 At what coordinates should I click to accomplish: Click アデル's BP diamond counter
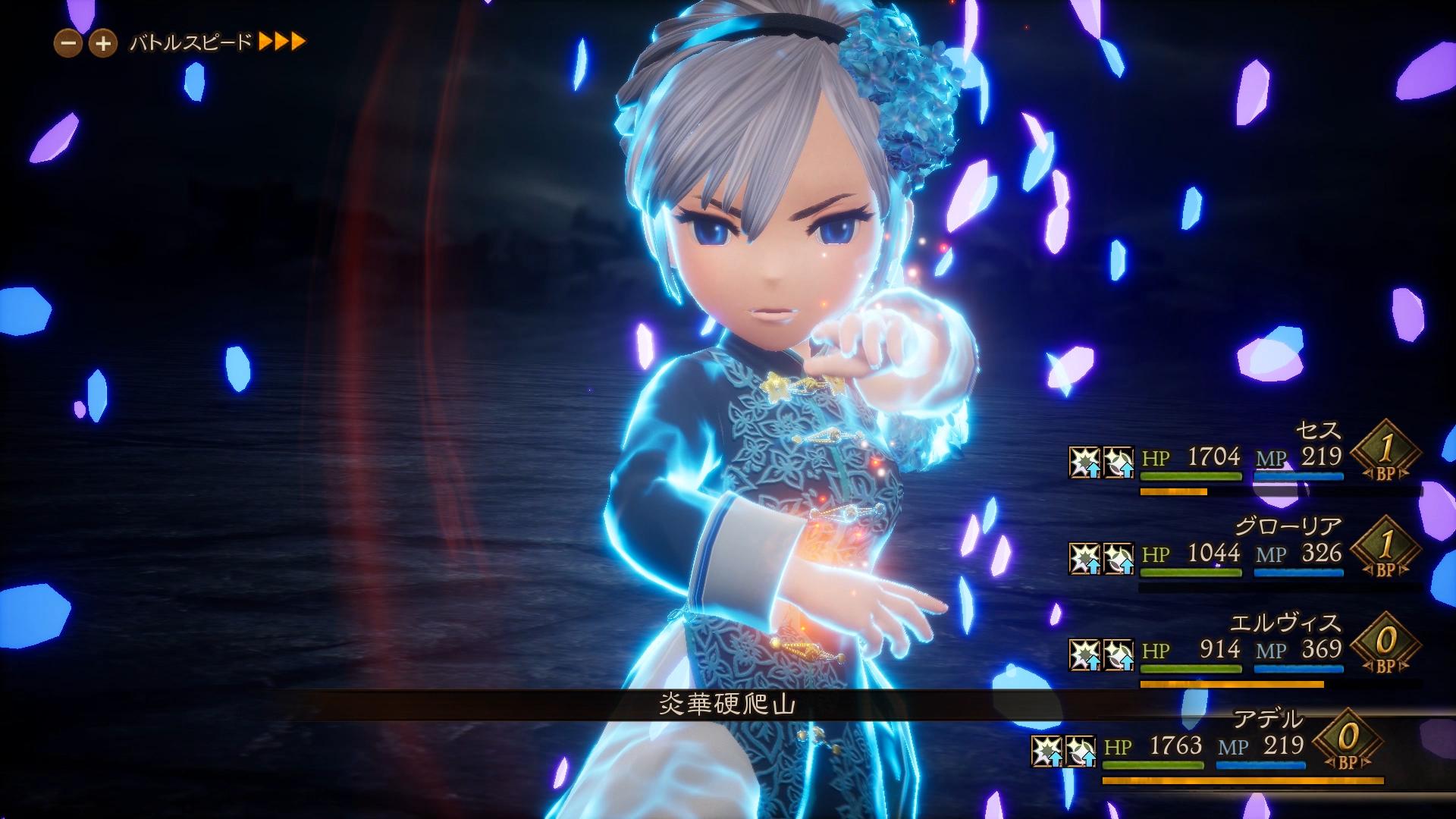pyautogui.click(x=1348, y=741)
